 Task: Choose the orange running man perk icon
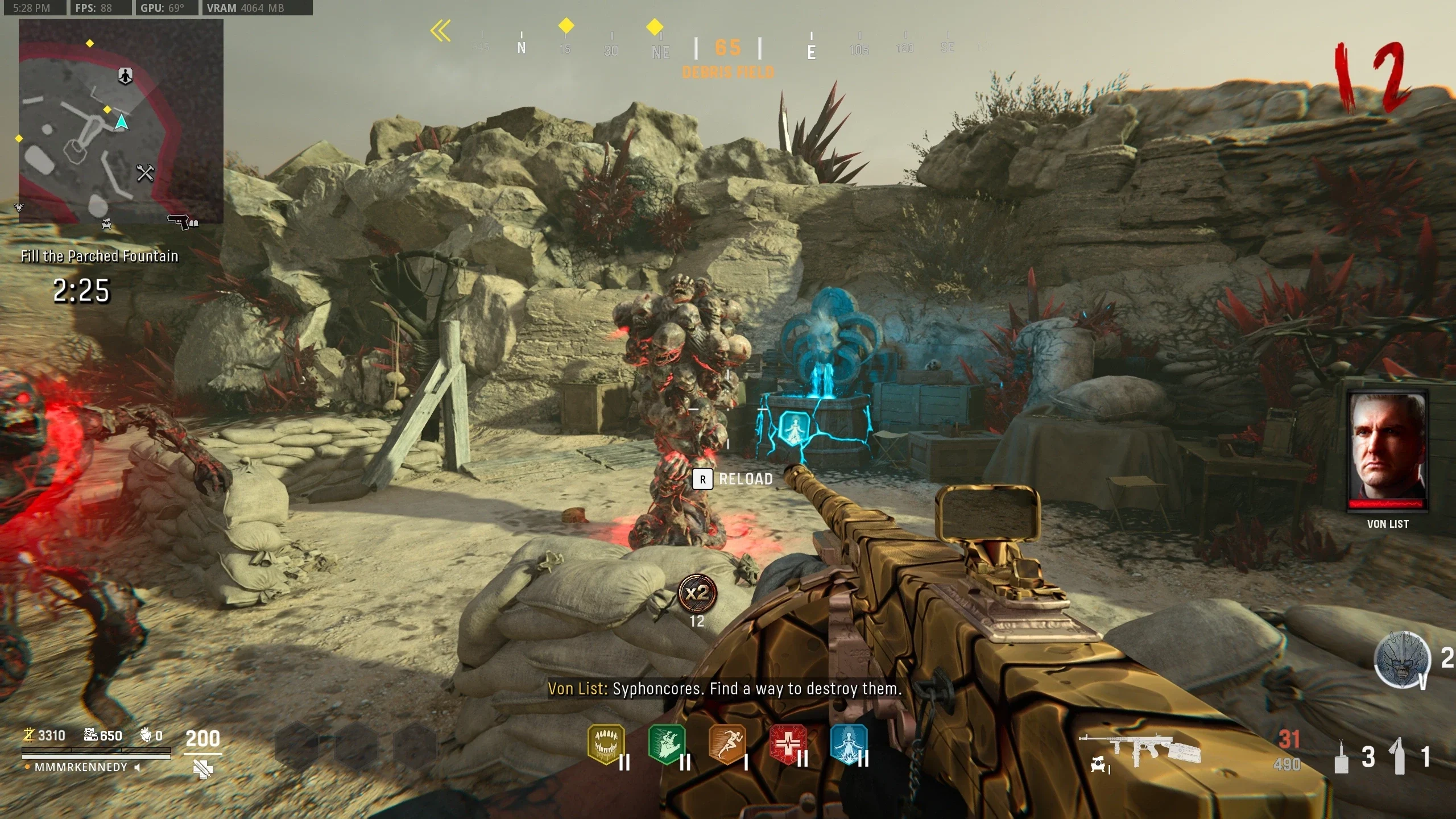coord(727,743)
